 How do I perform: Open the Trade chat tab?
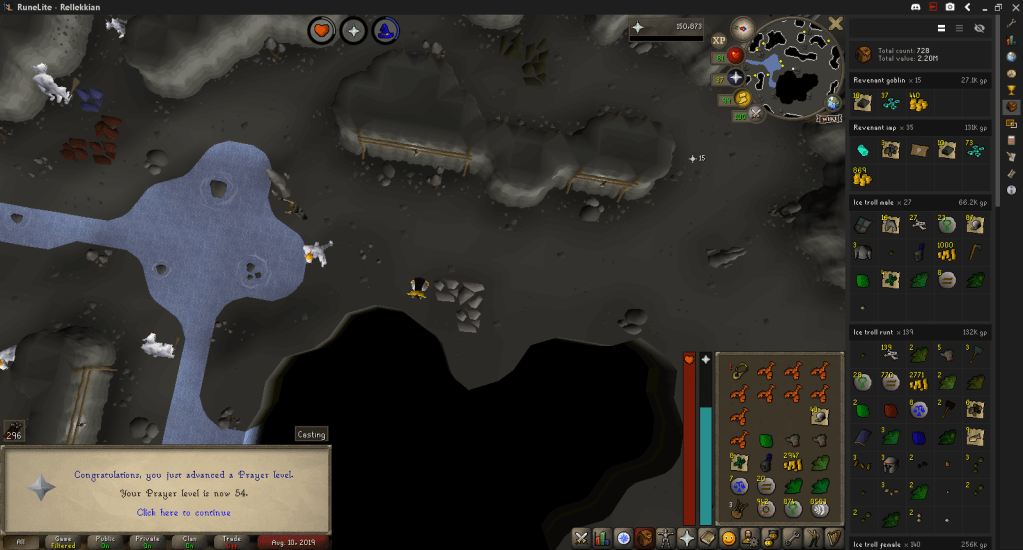pos(229,541)
